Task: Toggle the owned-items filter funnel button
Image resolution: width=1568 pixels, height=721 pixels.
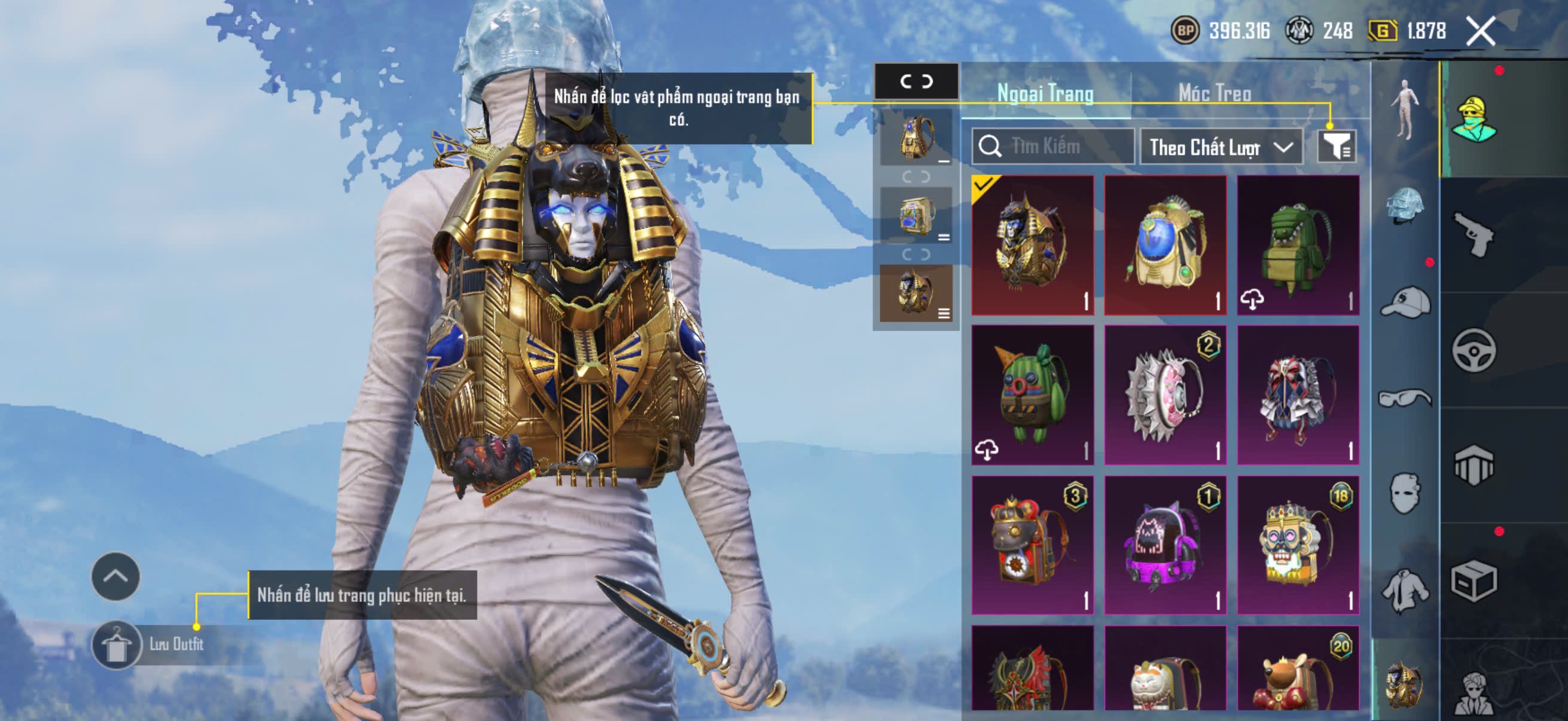Action: 1337,146
